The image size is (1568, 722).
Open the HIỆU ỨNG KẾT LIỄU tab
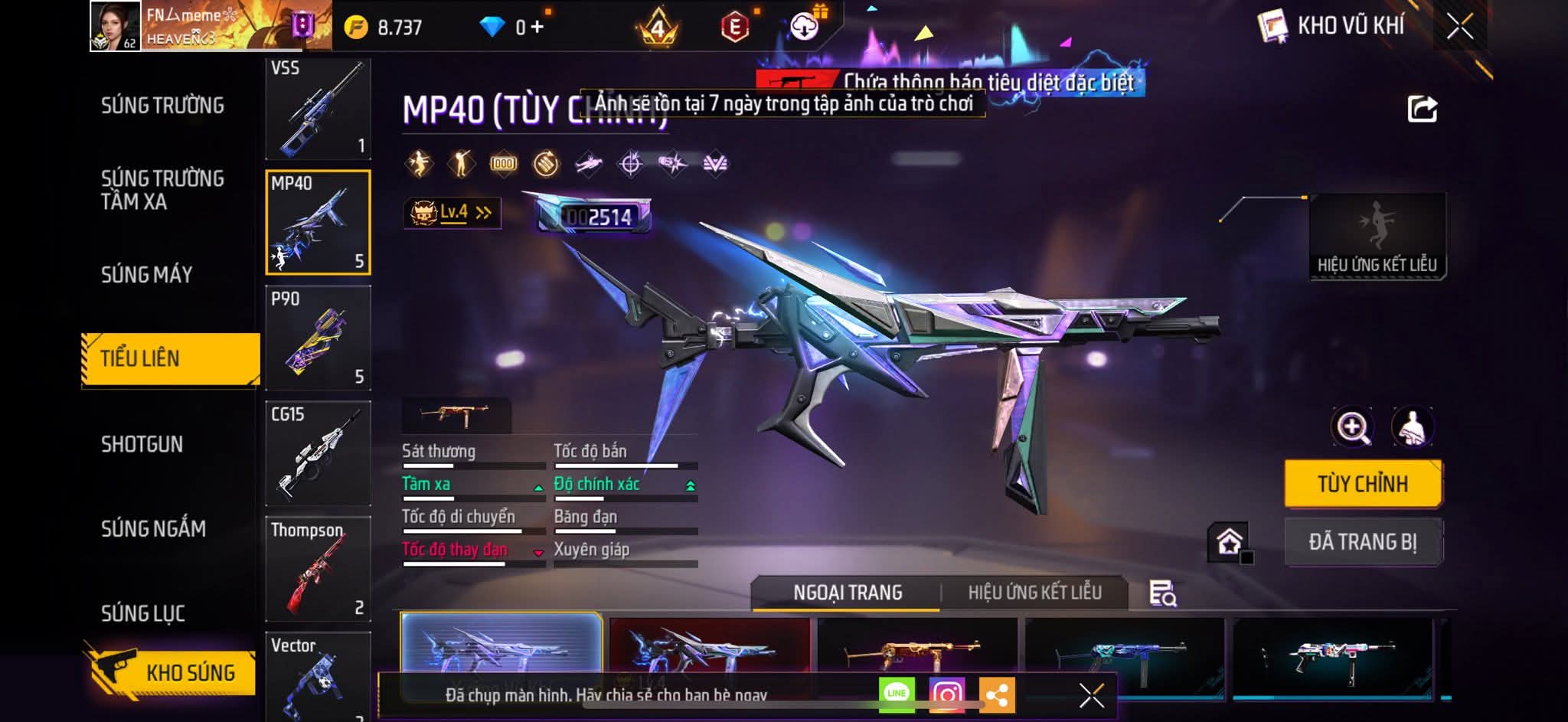(1034, 593)
